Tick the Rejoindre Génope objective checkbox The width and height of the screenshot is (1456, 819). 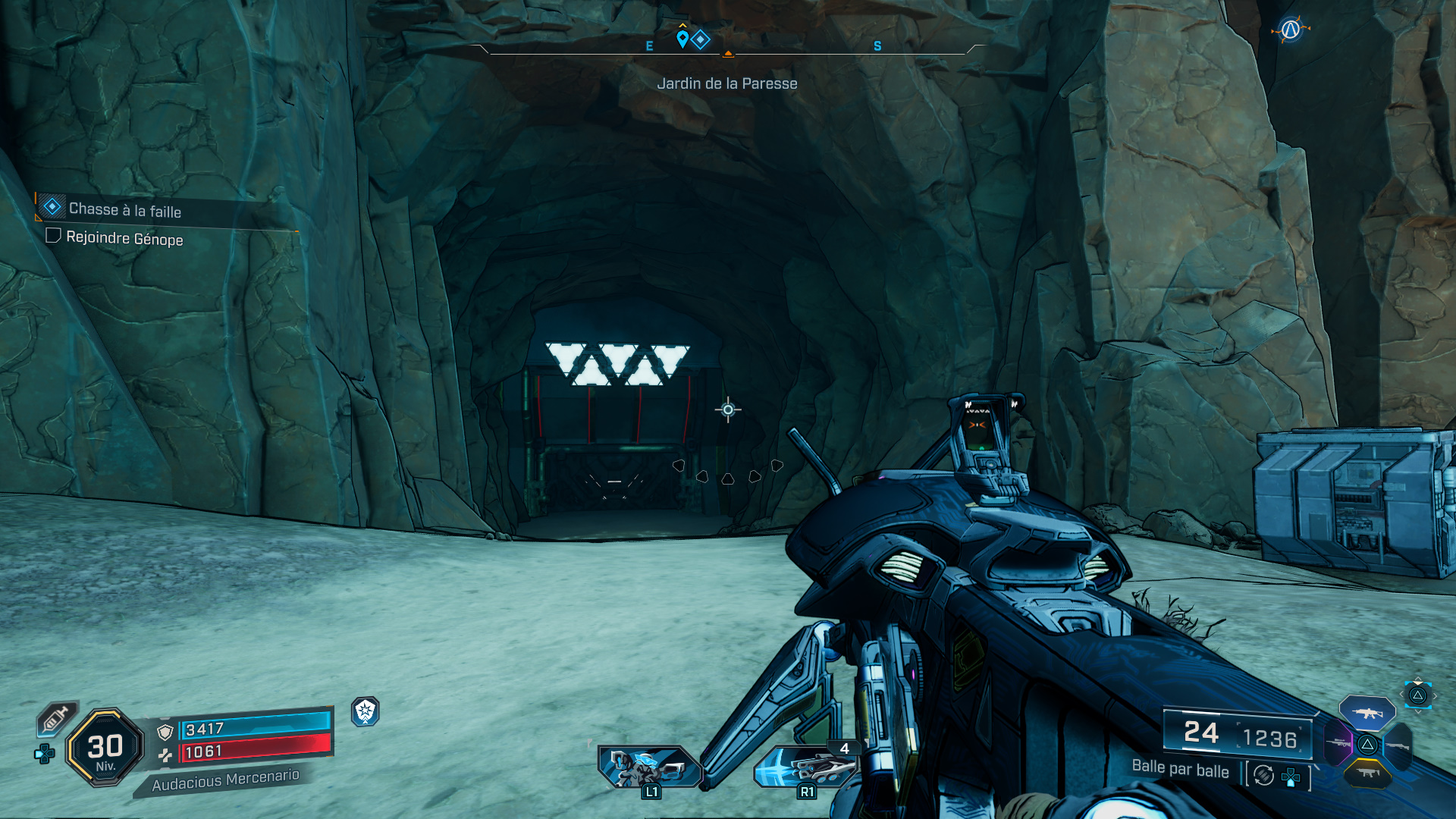tap(53, 236)
